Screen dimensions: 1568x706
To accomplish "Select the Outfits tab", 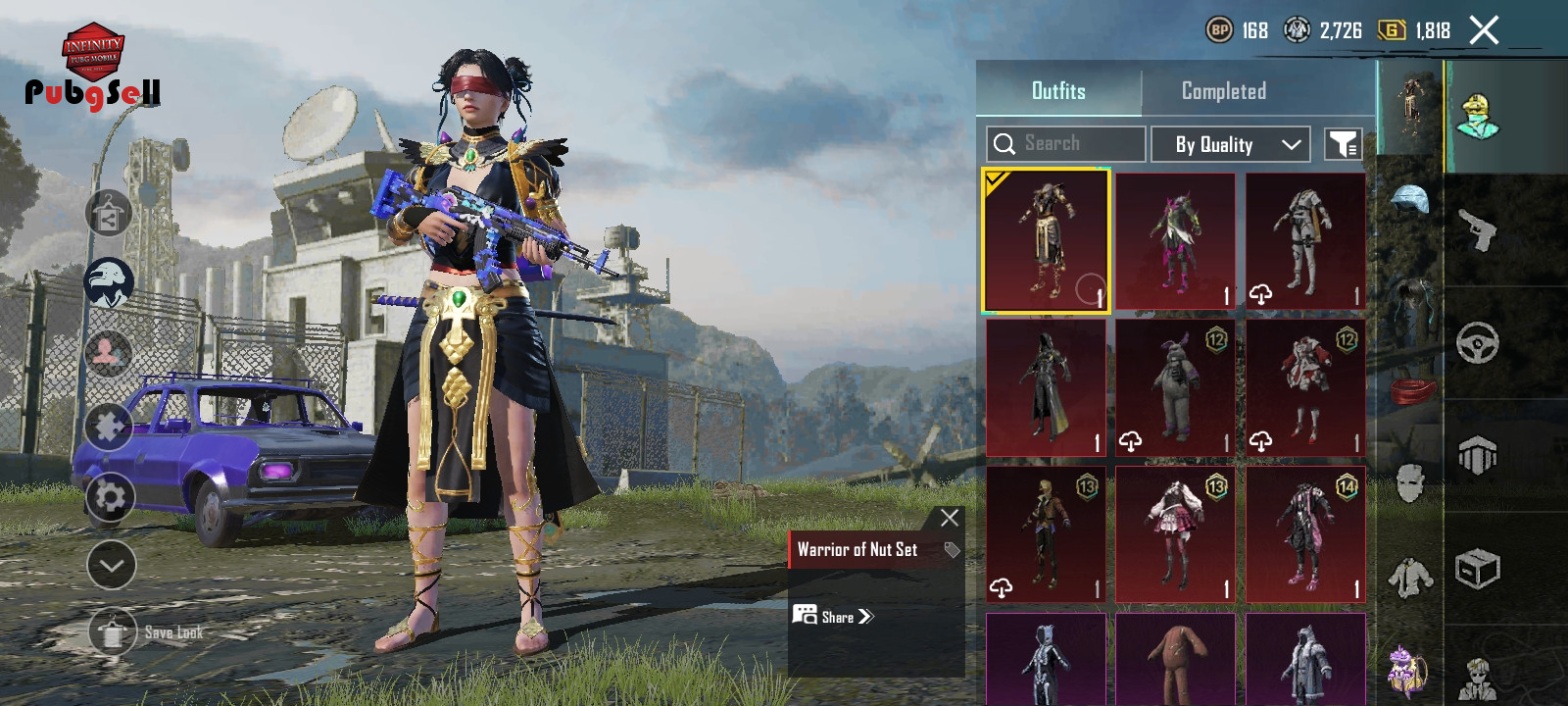I will pos(1058,91).
